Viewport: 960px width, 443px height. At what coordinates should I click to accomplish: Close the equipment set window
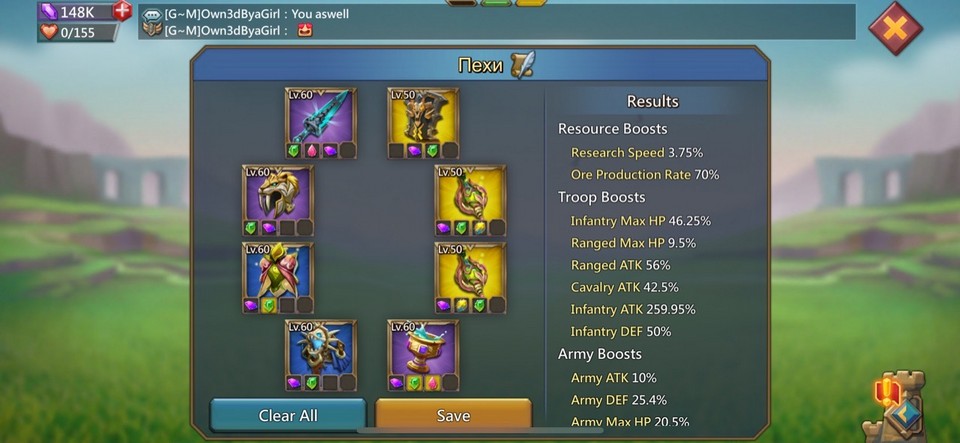tap(894, 28)
